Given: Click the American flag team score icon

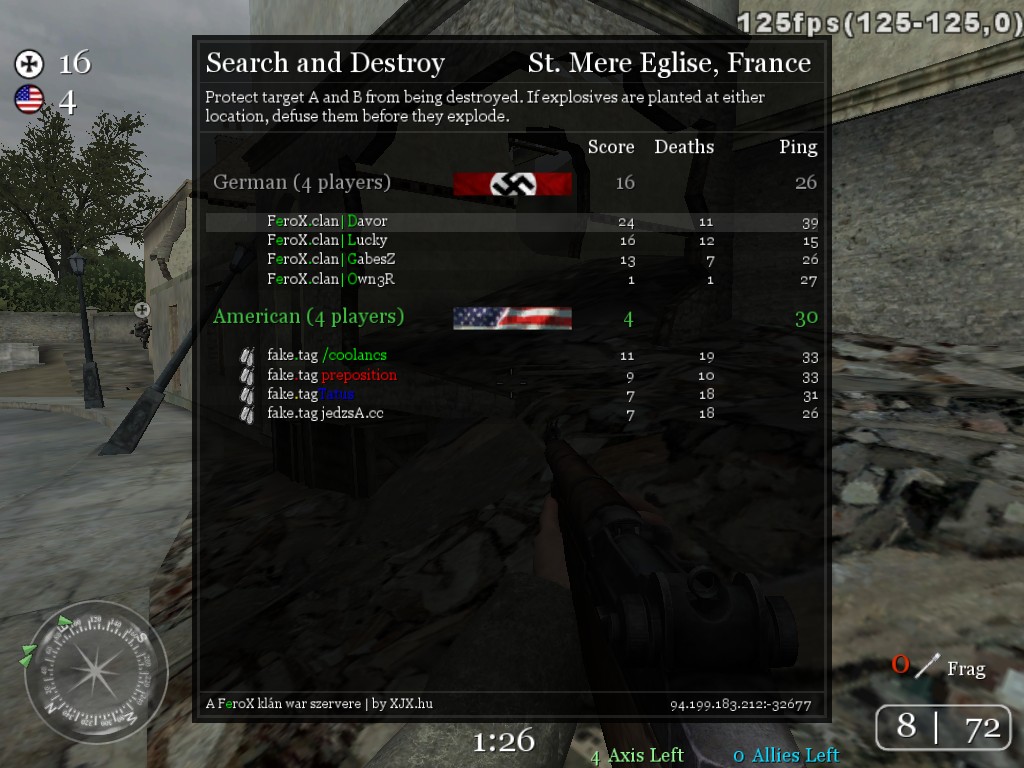Looking at the screenshot, I should click(x=29, y=99).
